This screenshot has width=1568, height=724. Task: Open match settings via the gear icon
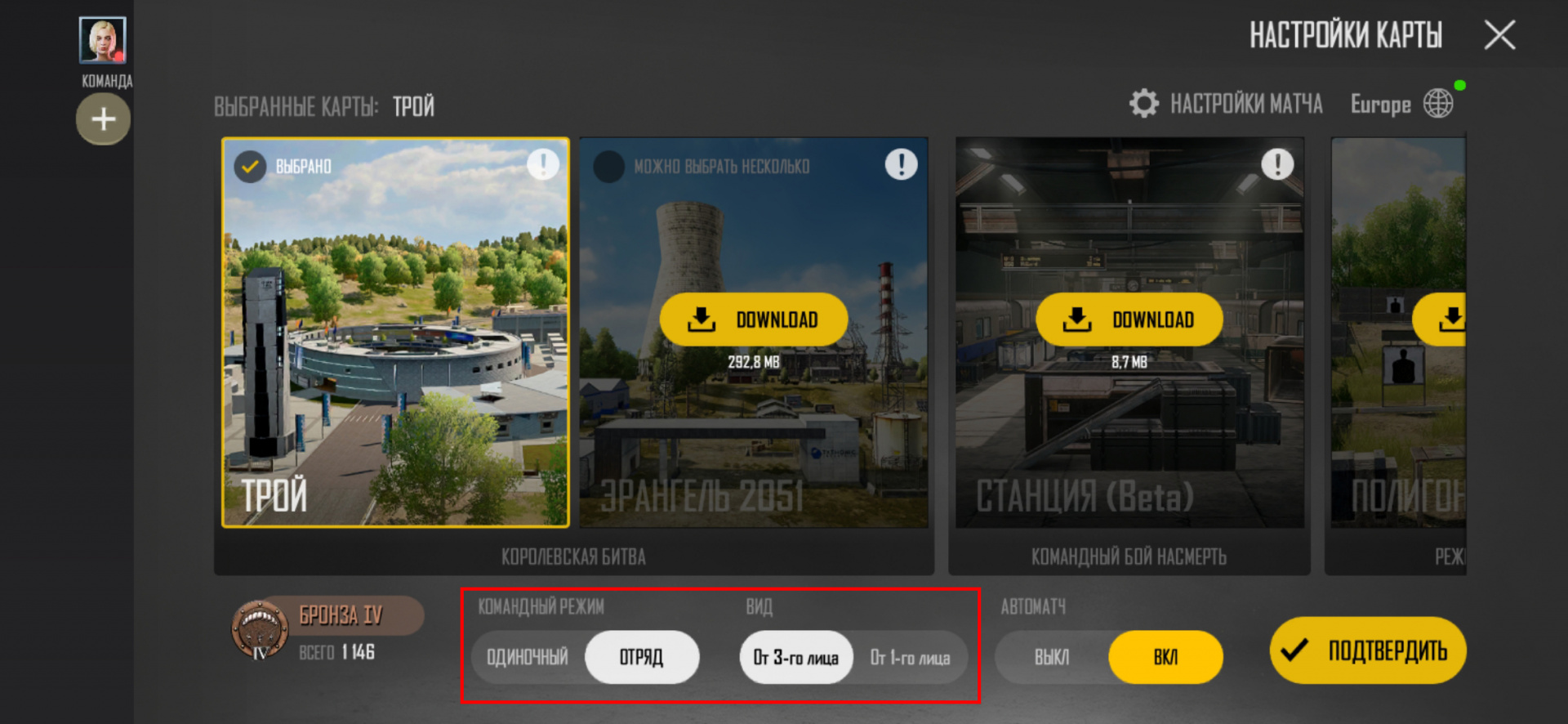pos(1143,103)
